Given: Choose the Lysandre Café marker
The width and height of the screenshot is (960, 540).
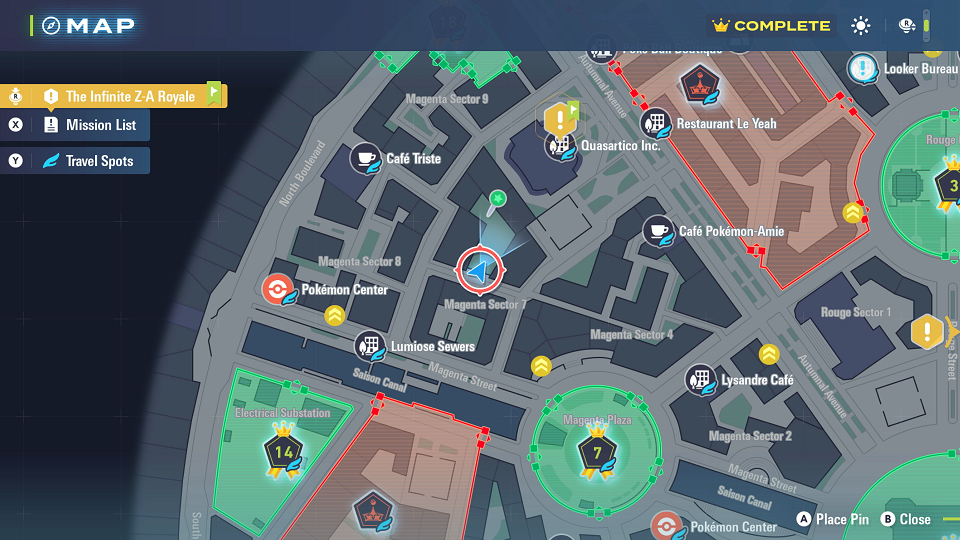Looking at the screenshot, I should [x=700, y=380].
